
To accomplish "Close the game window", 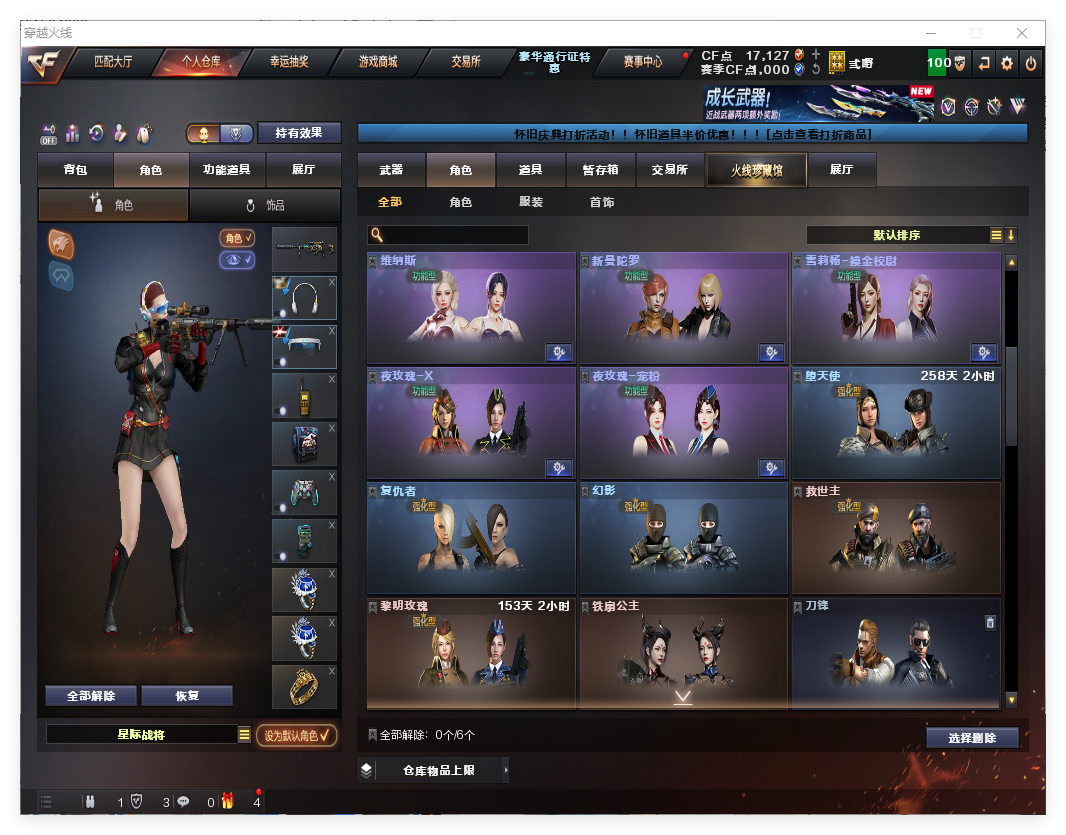I will pyautogui.click(x=1022, y=33).
